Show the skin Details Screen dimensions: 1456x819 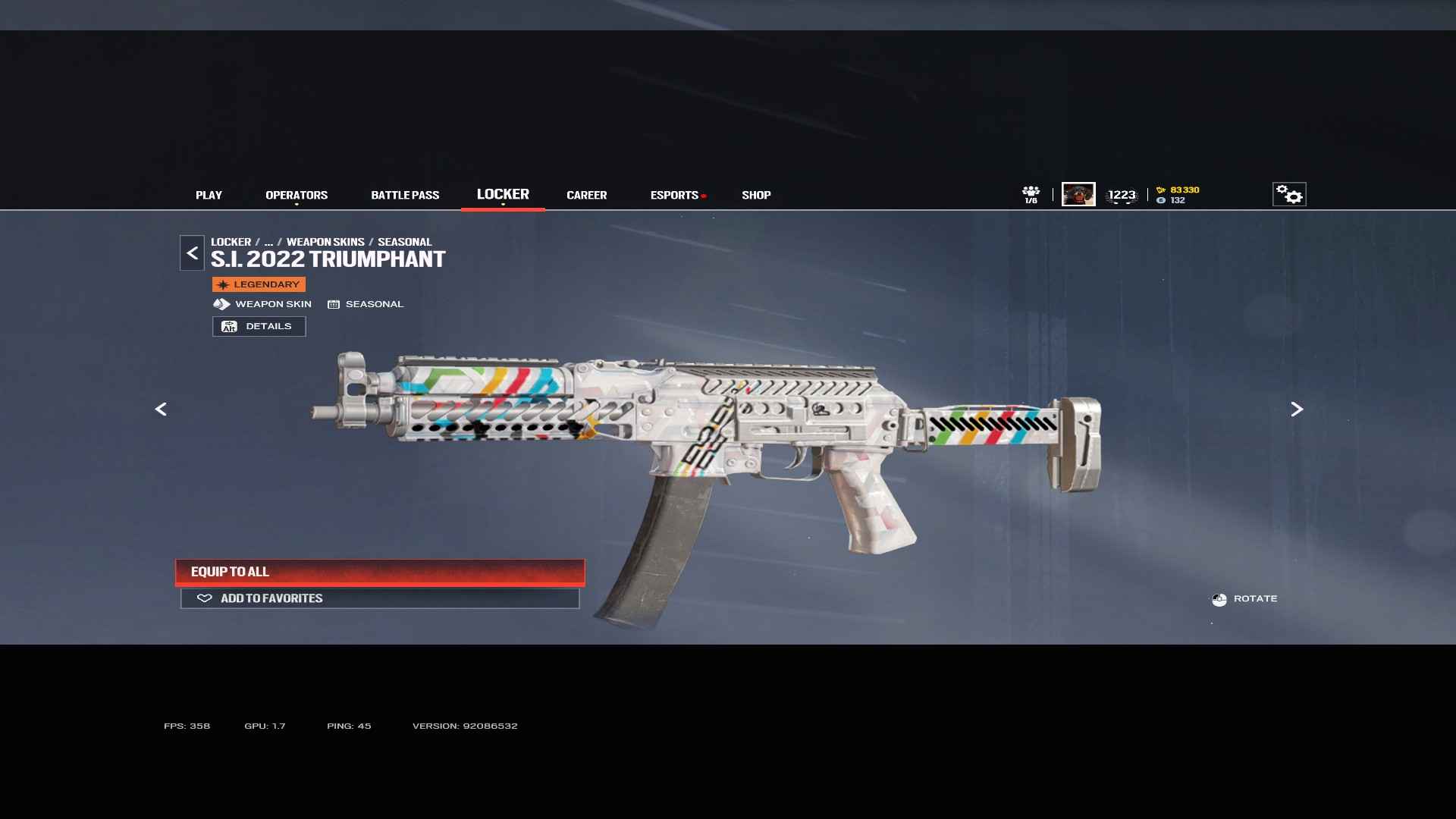pyautogui.click(x=259, y=326)
